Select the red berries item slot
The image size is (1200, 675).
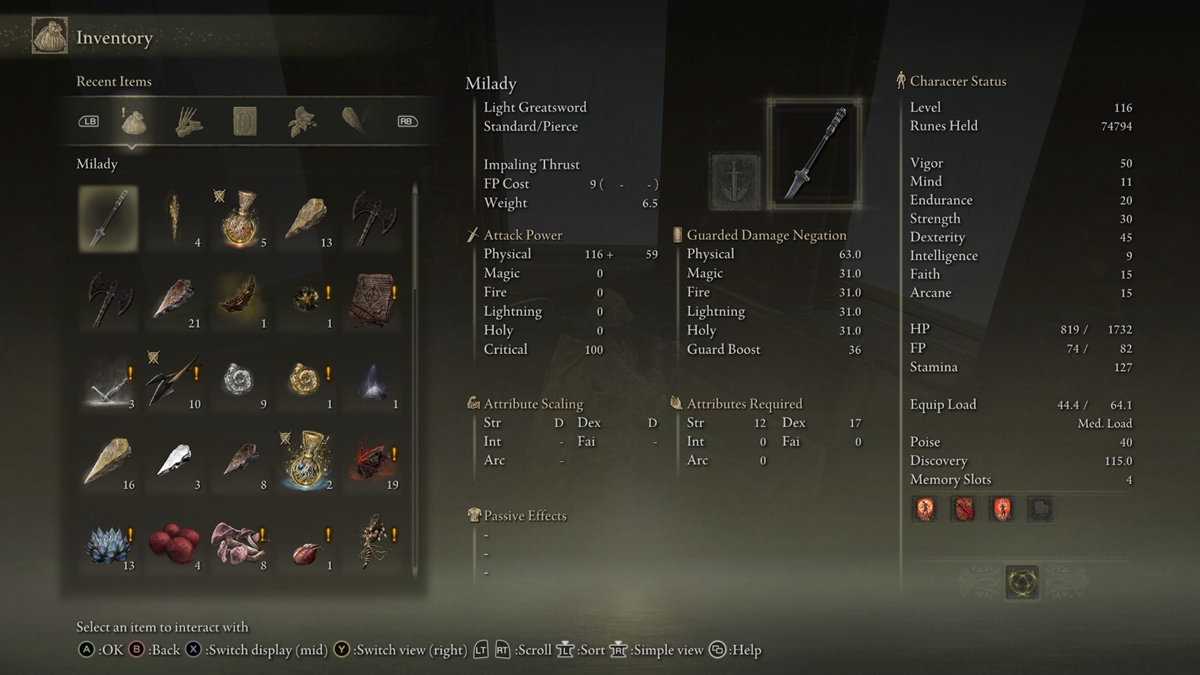tap(174, 544)
